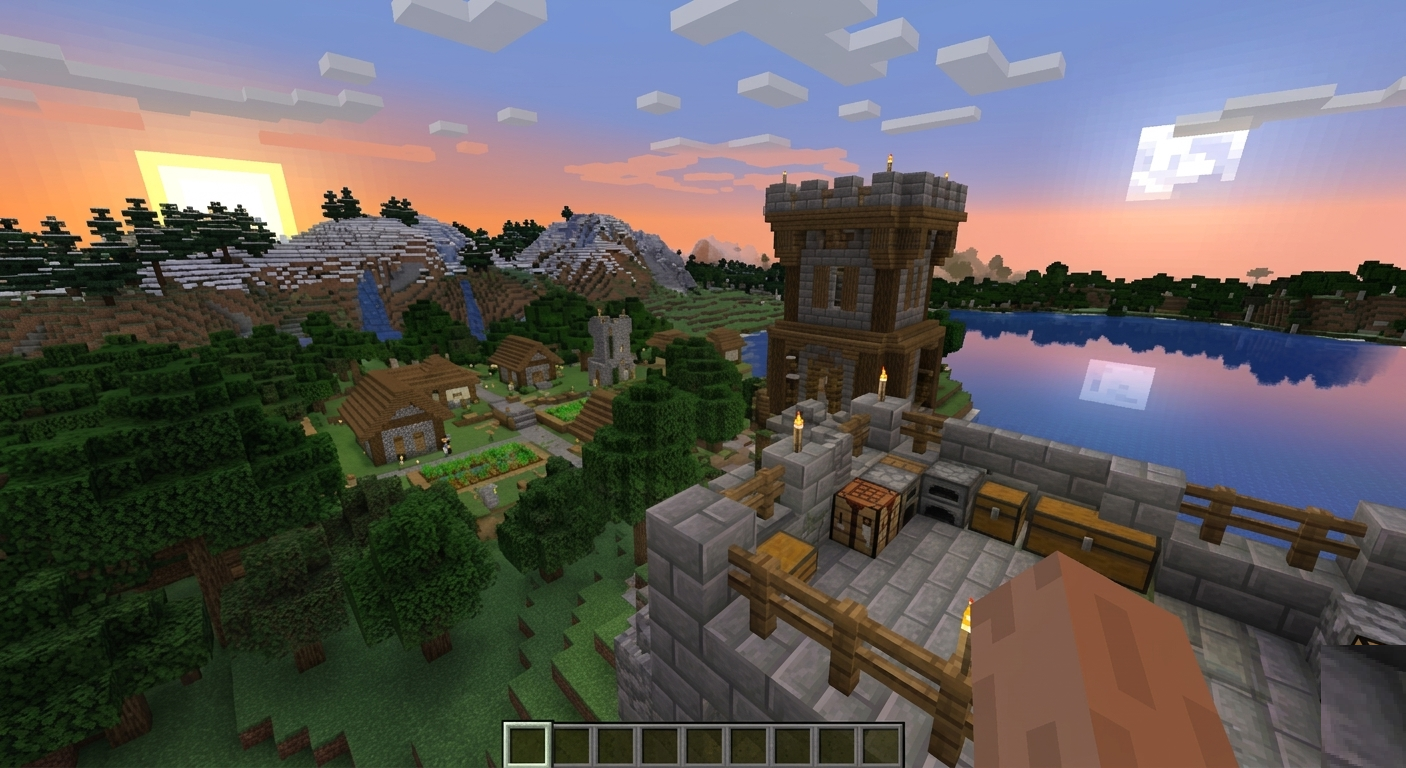Click the small church tower in the village
The image size is (1406, 768).
click(x=610, y=340)
